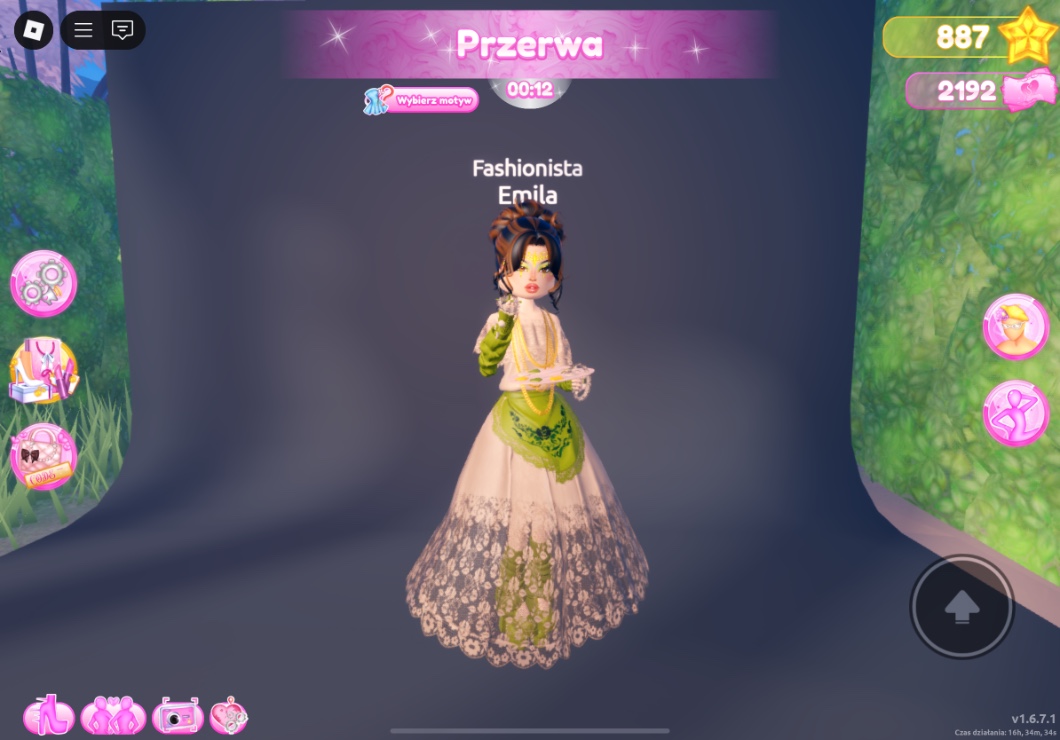
Task: Tap the jump arrow button
Action: [x=962, y=606]
